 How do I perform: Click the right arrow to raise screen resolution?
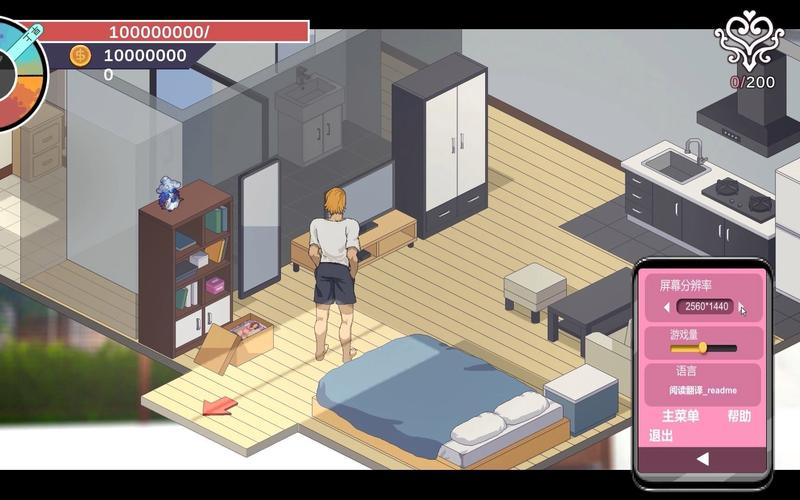point(741,307)
